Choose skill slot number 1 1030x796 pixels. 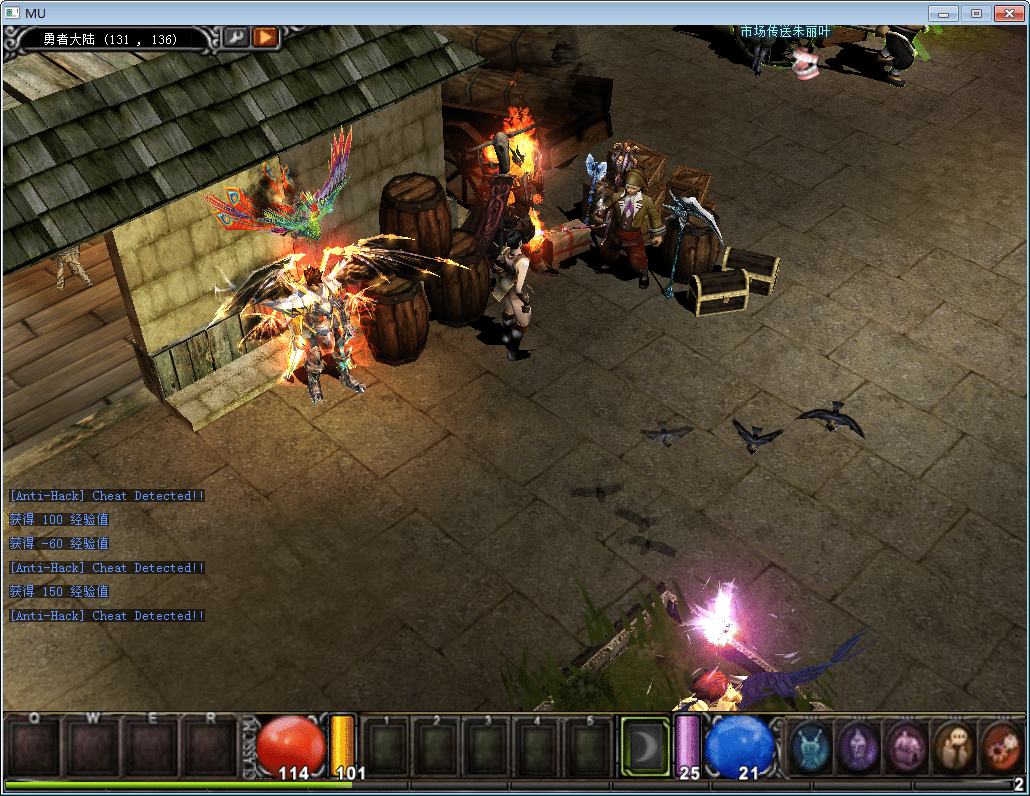386,748
